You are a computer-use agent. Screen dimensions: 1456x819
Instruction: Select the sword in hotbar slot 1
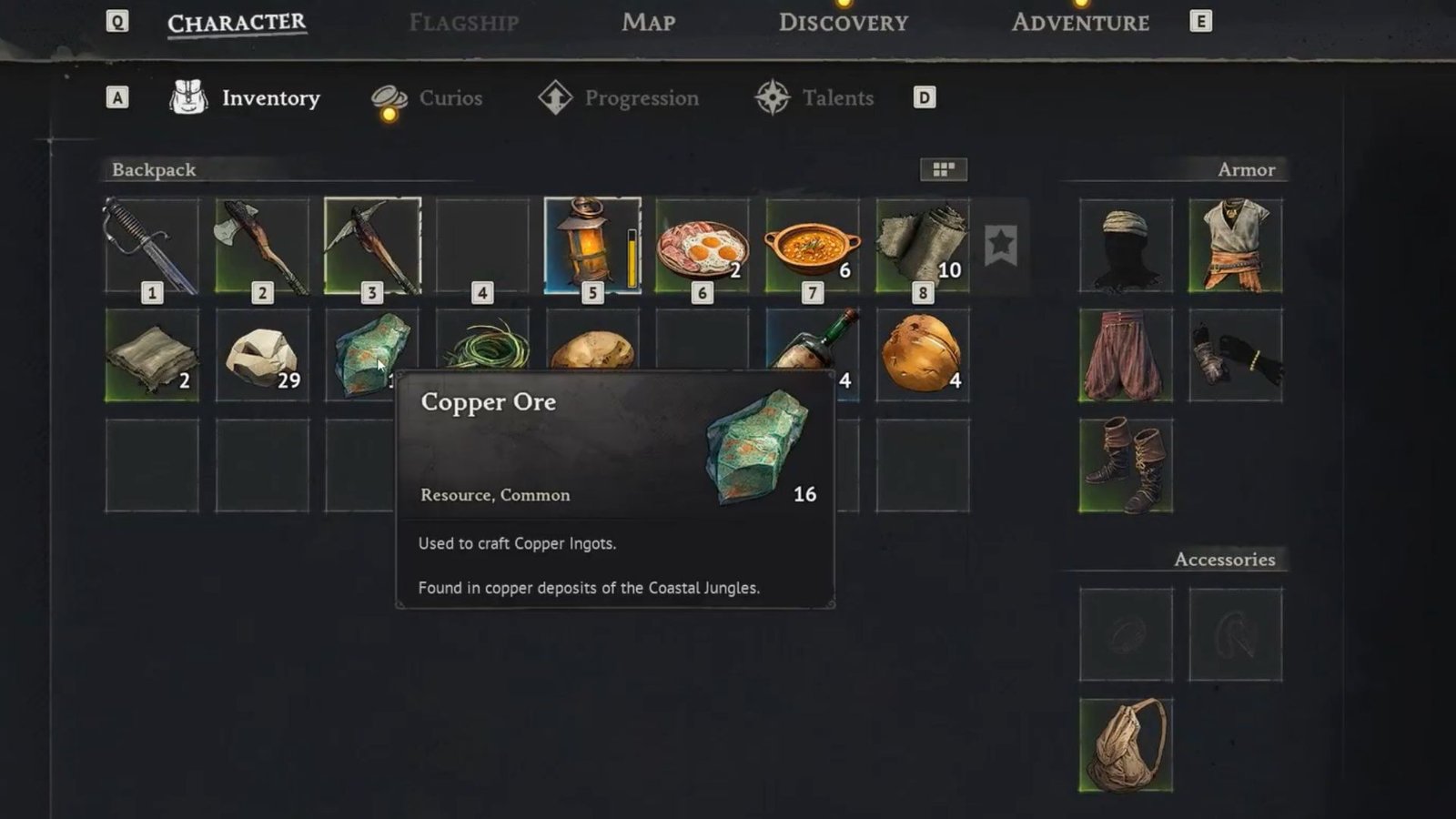pyautogui.click(x=152, y=246)
